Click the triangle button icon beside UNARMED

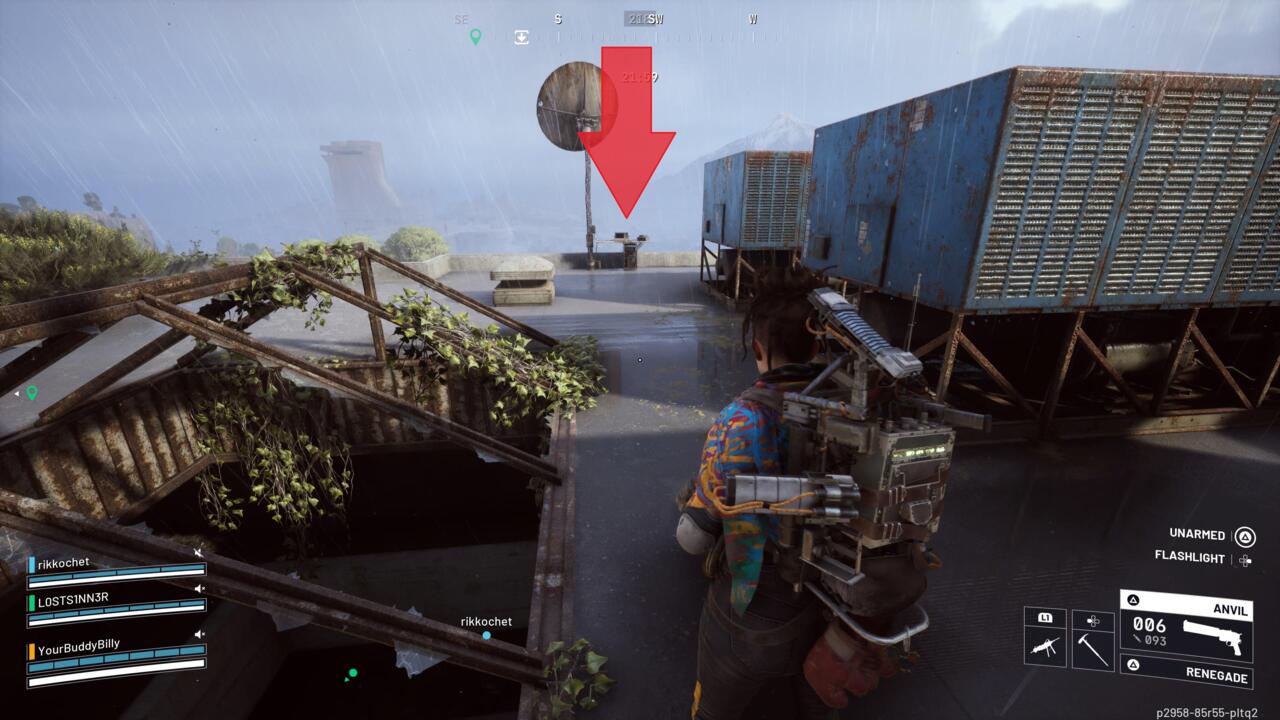1244,536
